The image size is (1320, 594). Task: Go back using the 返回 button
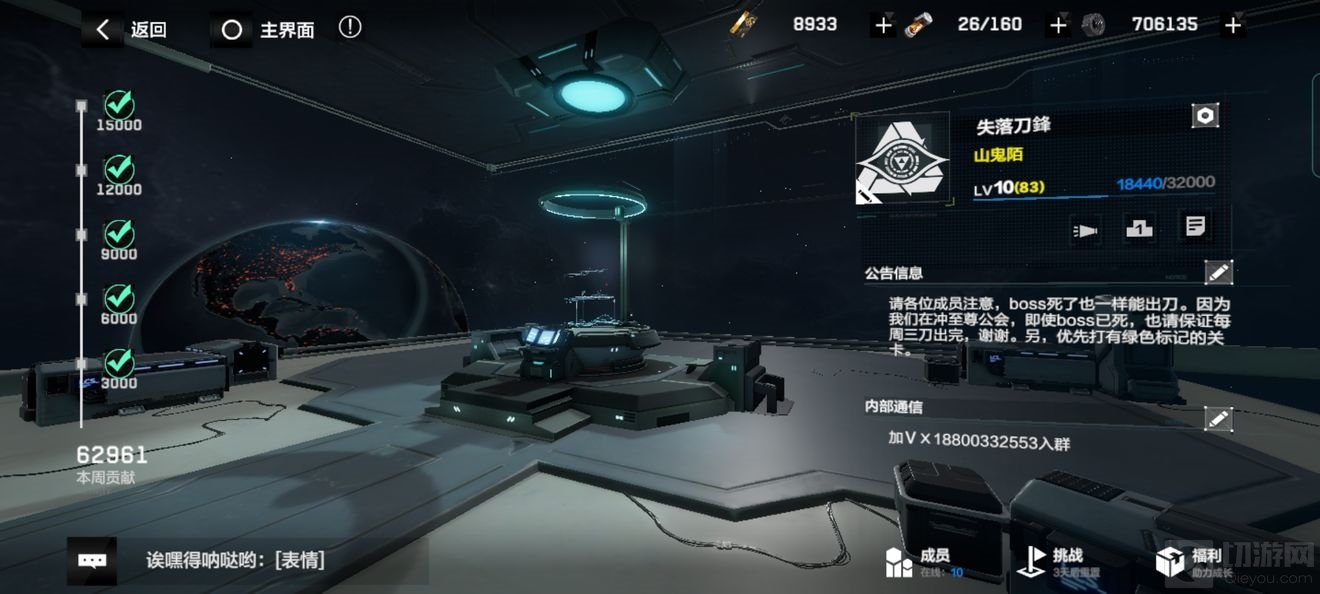(x=127, y=29)
